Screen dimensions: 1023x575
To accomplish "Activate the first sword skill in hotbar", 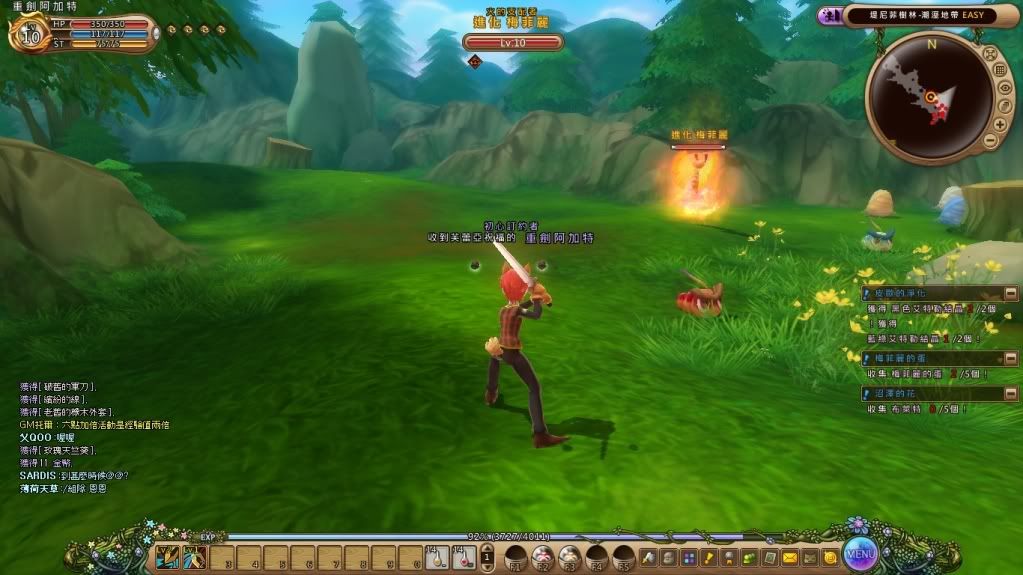I will point(167,557).
